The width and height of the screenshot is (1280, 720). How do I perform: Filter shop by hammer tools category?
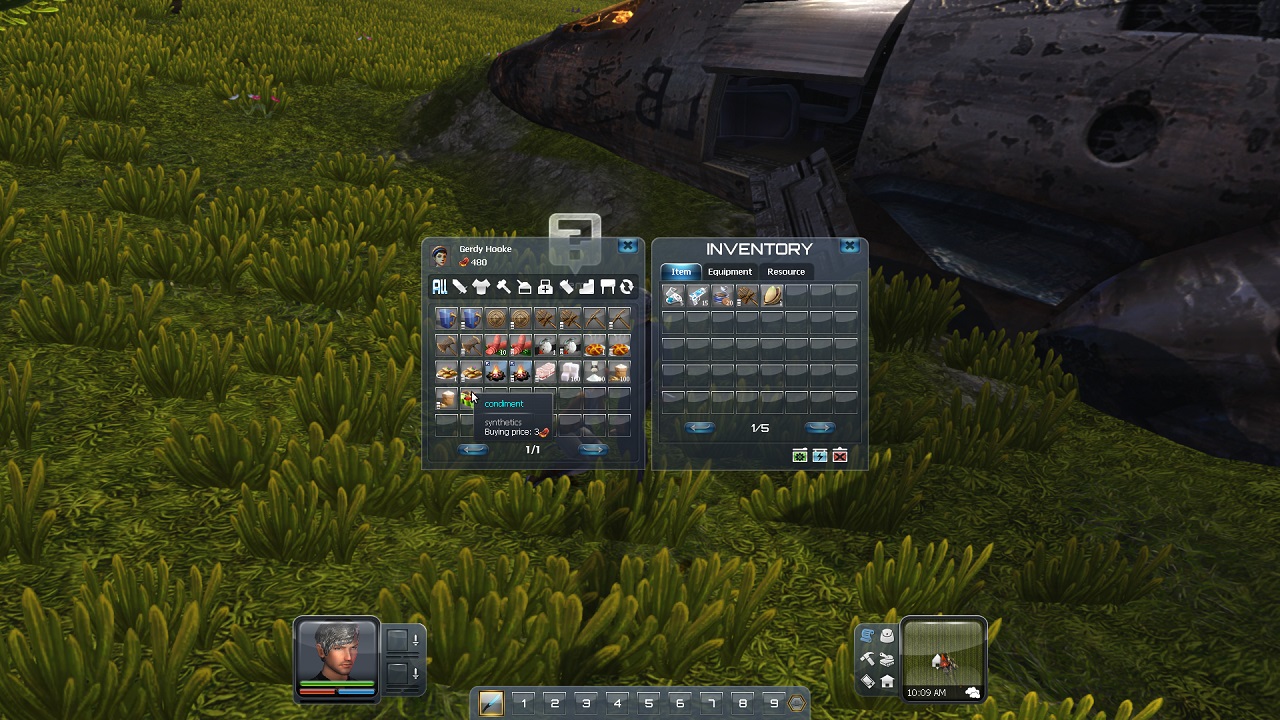point(503,288)
